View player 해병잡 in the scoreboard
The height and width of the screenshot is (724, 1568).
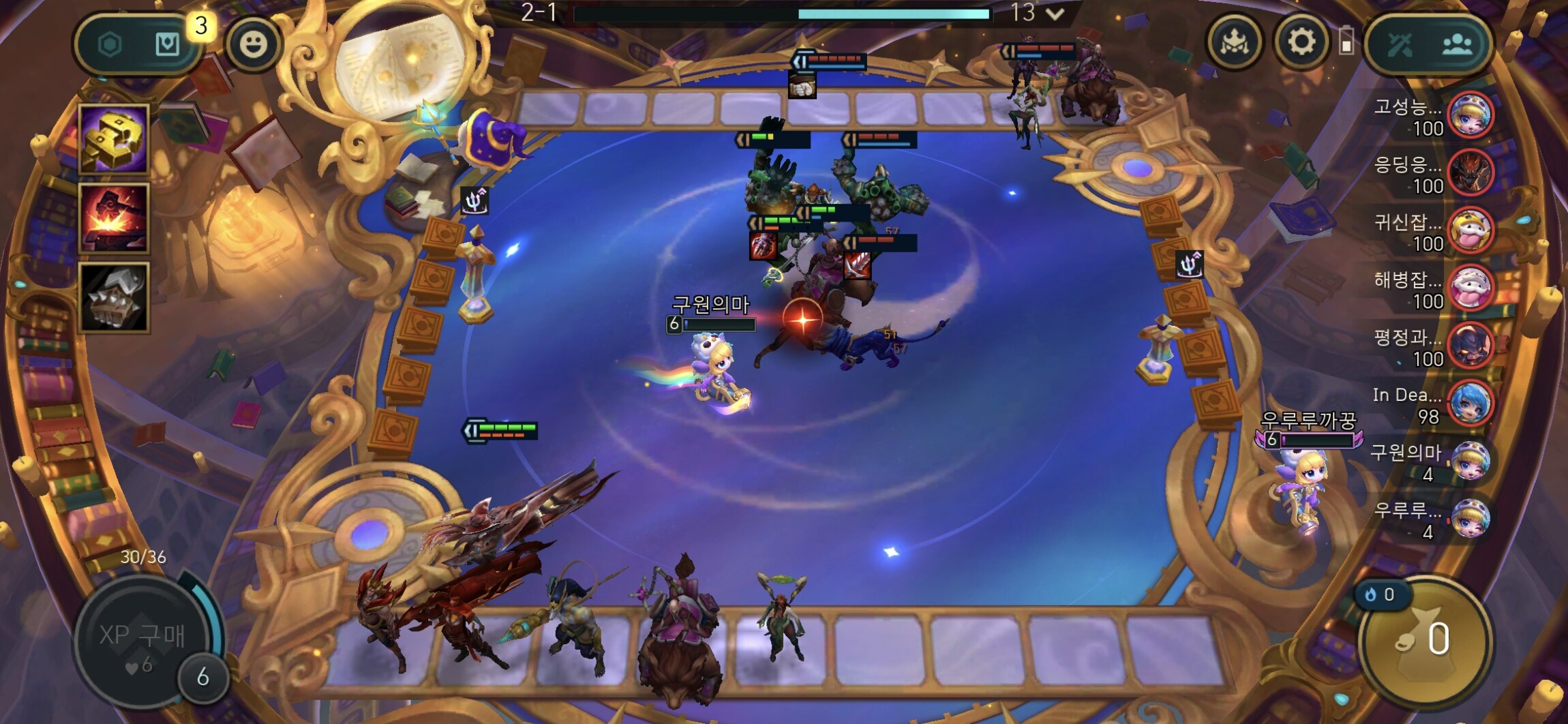point(1470,288)
